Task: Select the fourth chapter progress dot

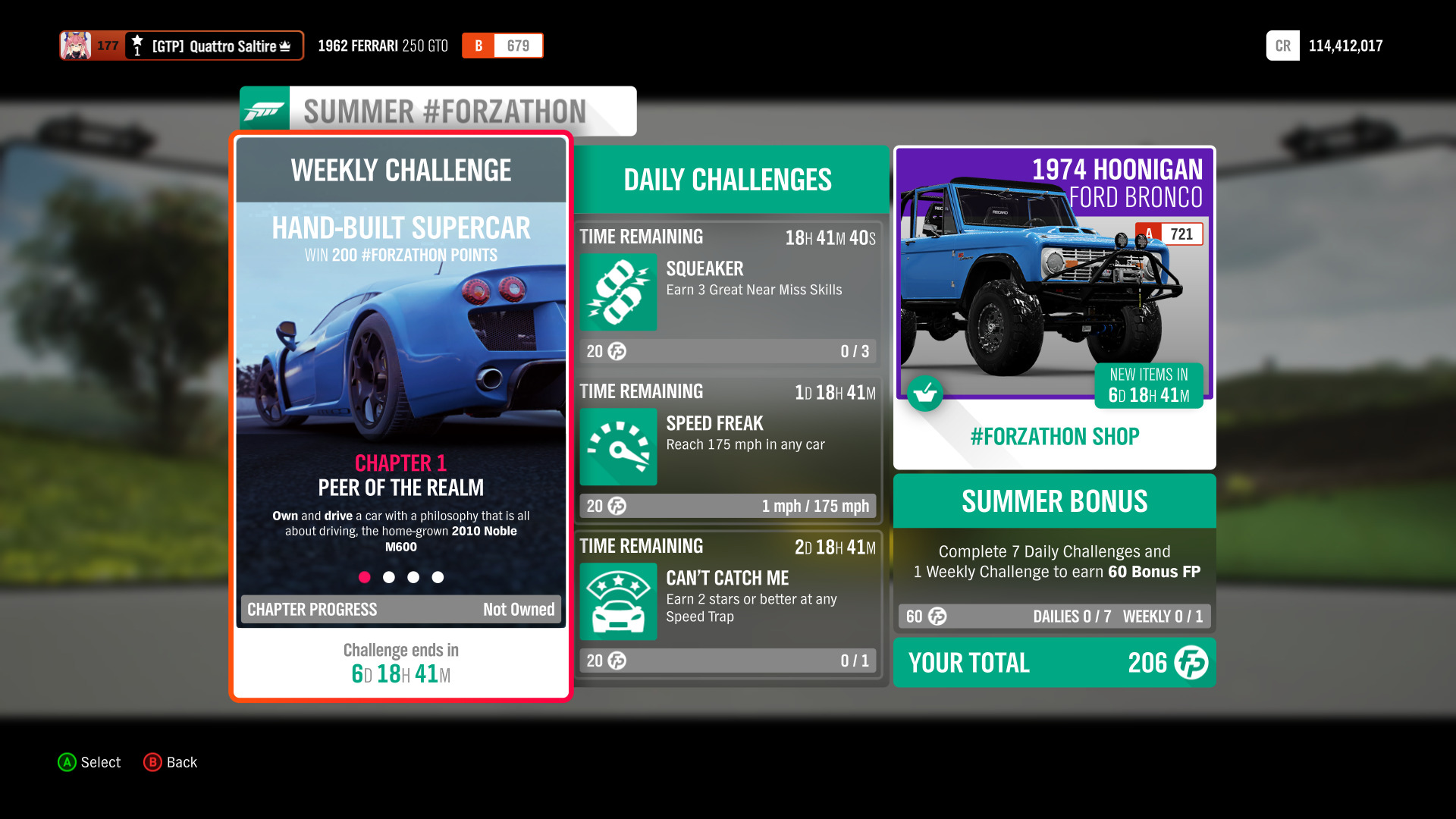Action: click(438, 577)
